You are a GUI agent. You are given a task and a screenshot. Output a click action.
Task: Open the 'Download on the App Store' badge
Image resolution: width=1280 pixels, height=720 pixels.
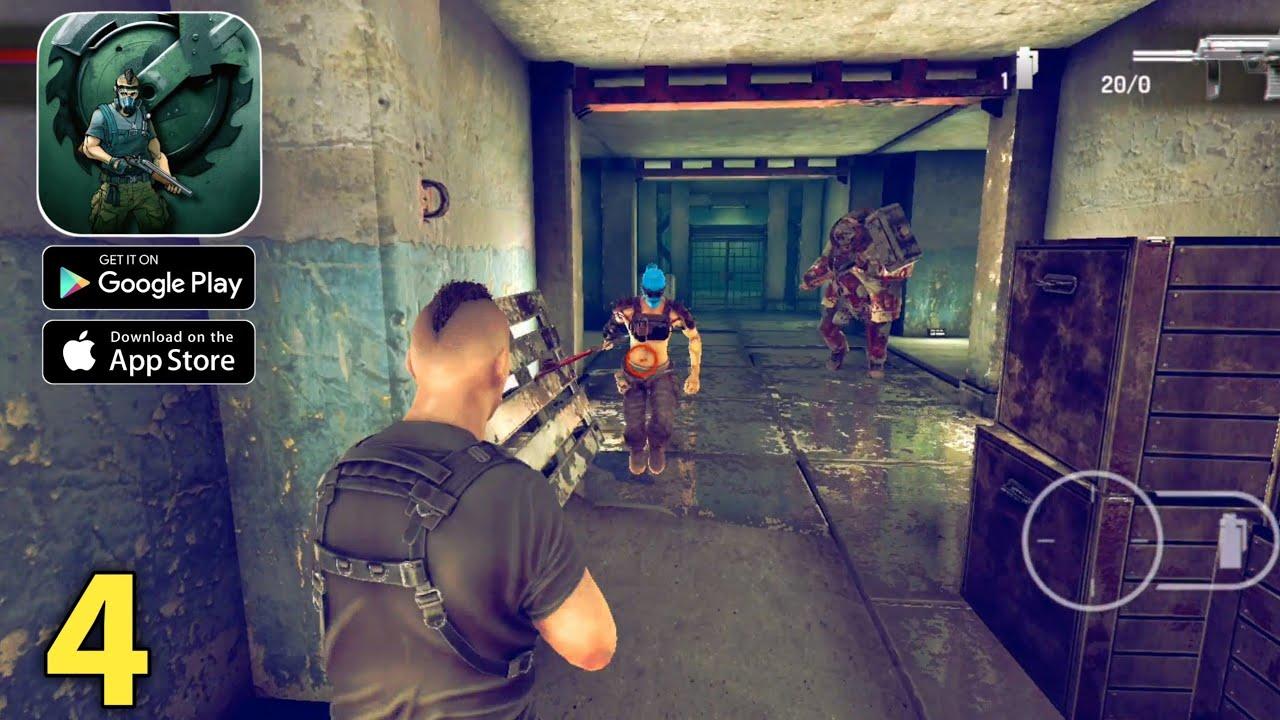(x=148, y=350)
